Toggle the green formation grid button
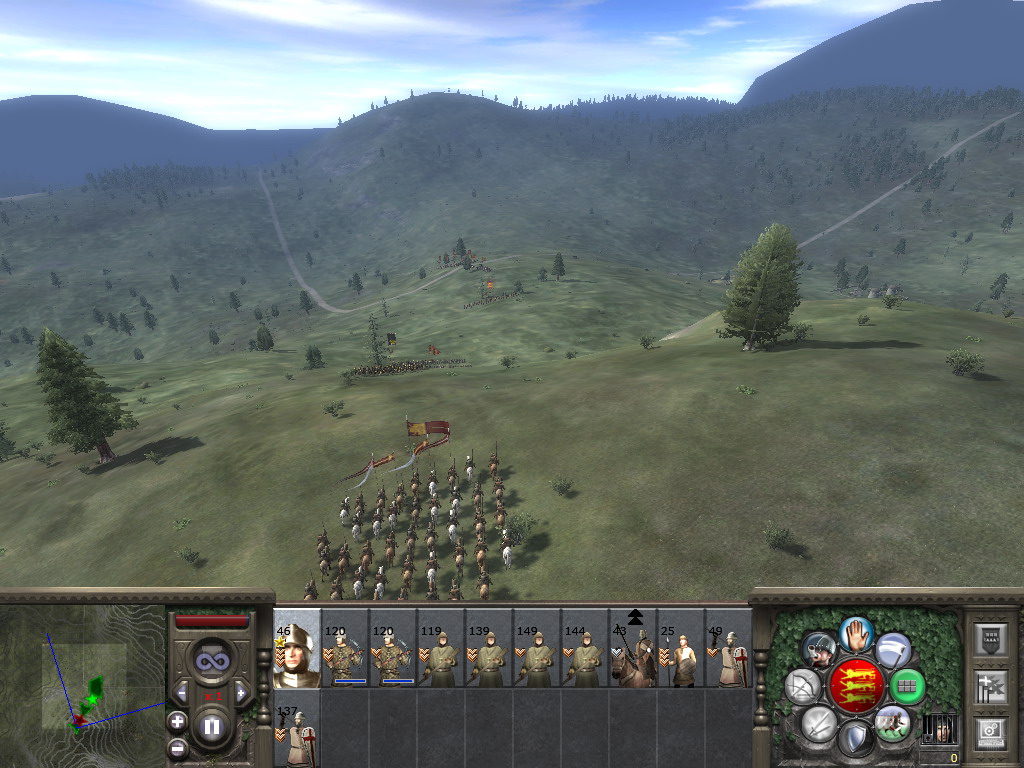Viewport: 1024px width, 768px height. (908, 686)
